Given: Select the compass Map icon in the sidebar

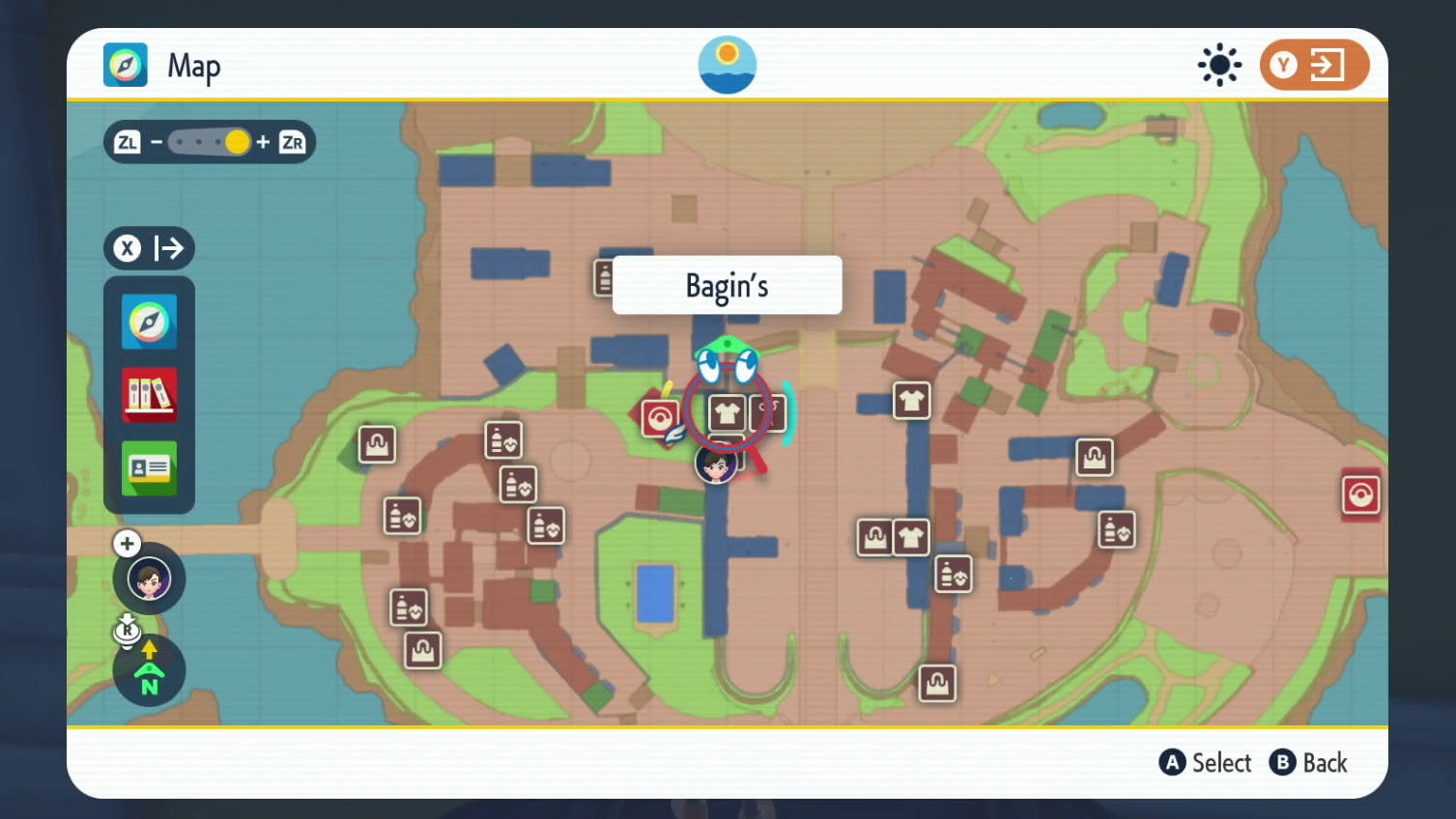Looking at the screenshot, I should coord(149,322).
